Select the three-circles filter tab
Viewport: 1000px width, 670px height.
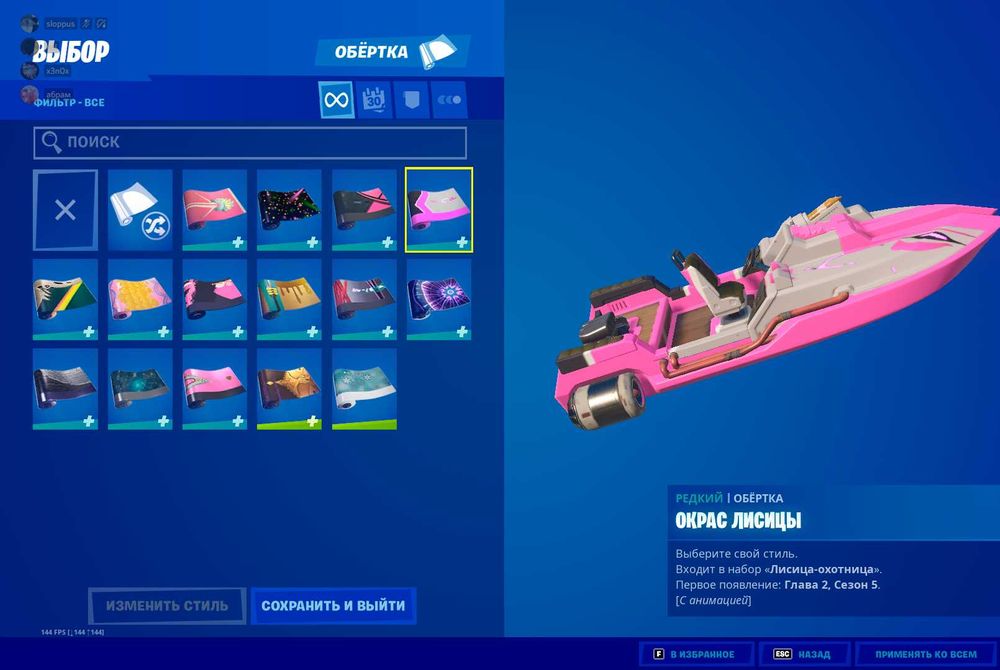coord(449,100)
